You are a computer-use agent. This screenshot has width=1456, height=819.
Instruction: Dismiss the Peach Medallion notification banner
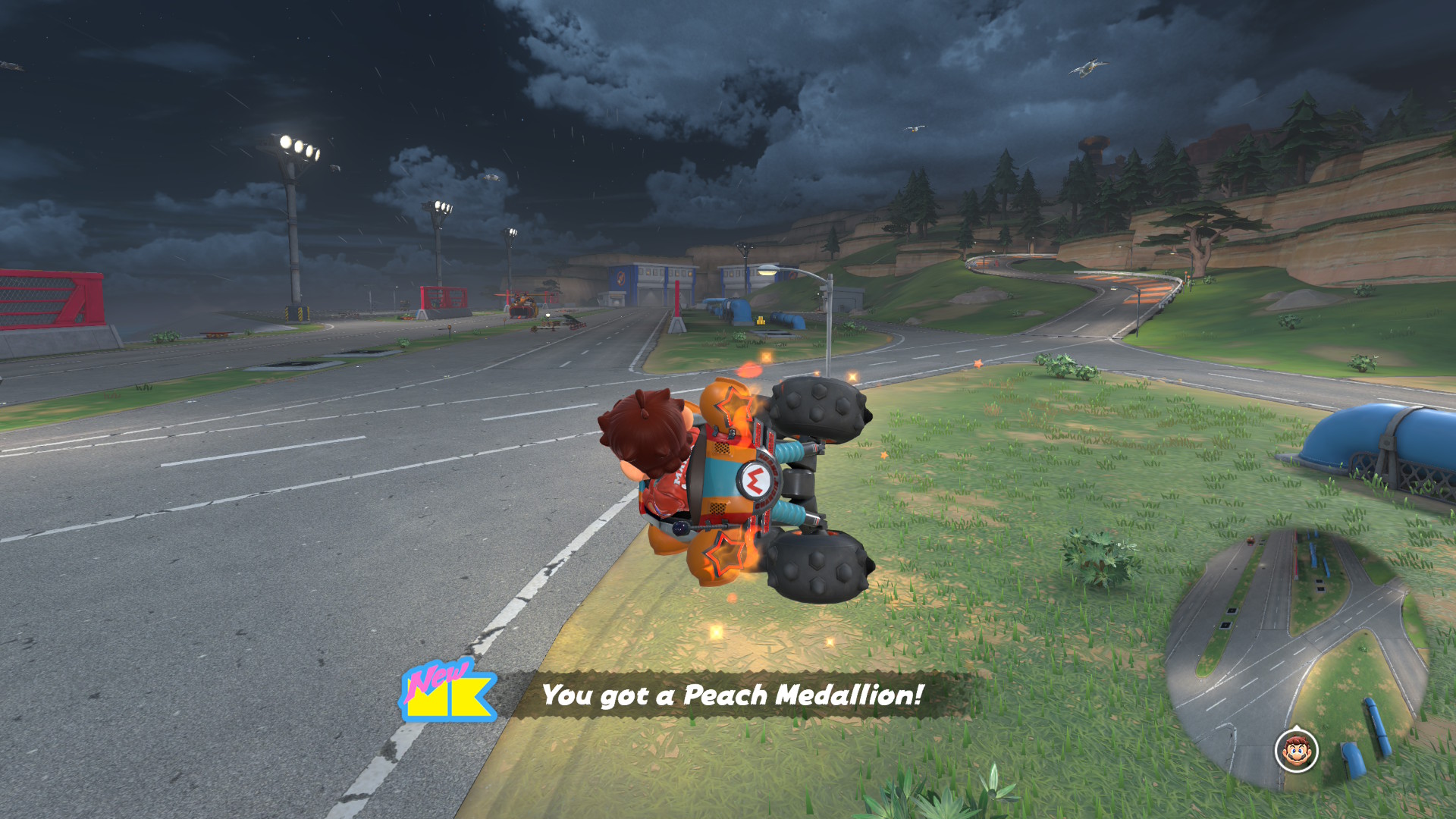(x=733, y=695)
